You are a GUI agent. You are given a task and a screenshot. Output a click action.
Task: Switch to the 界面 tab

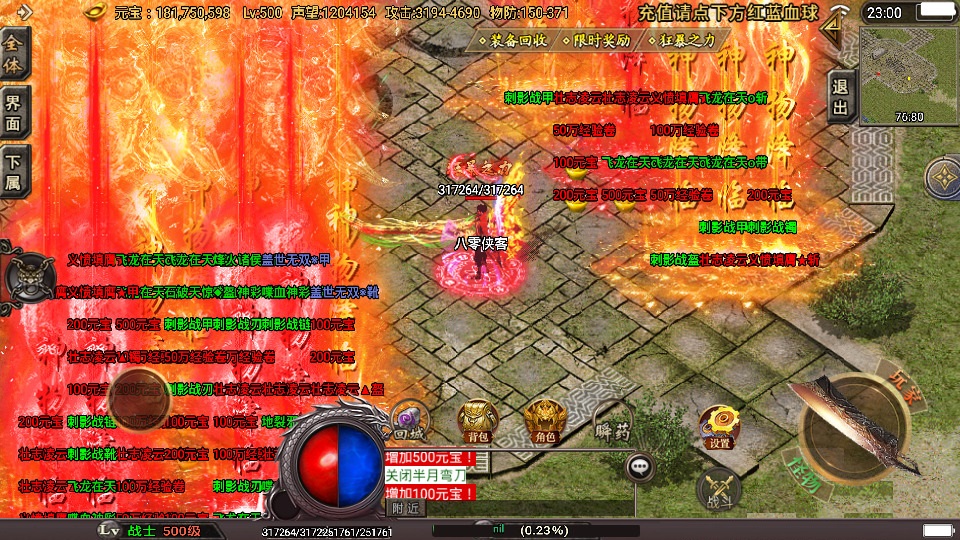pyautogui.click(x=14, y=112)
